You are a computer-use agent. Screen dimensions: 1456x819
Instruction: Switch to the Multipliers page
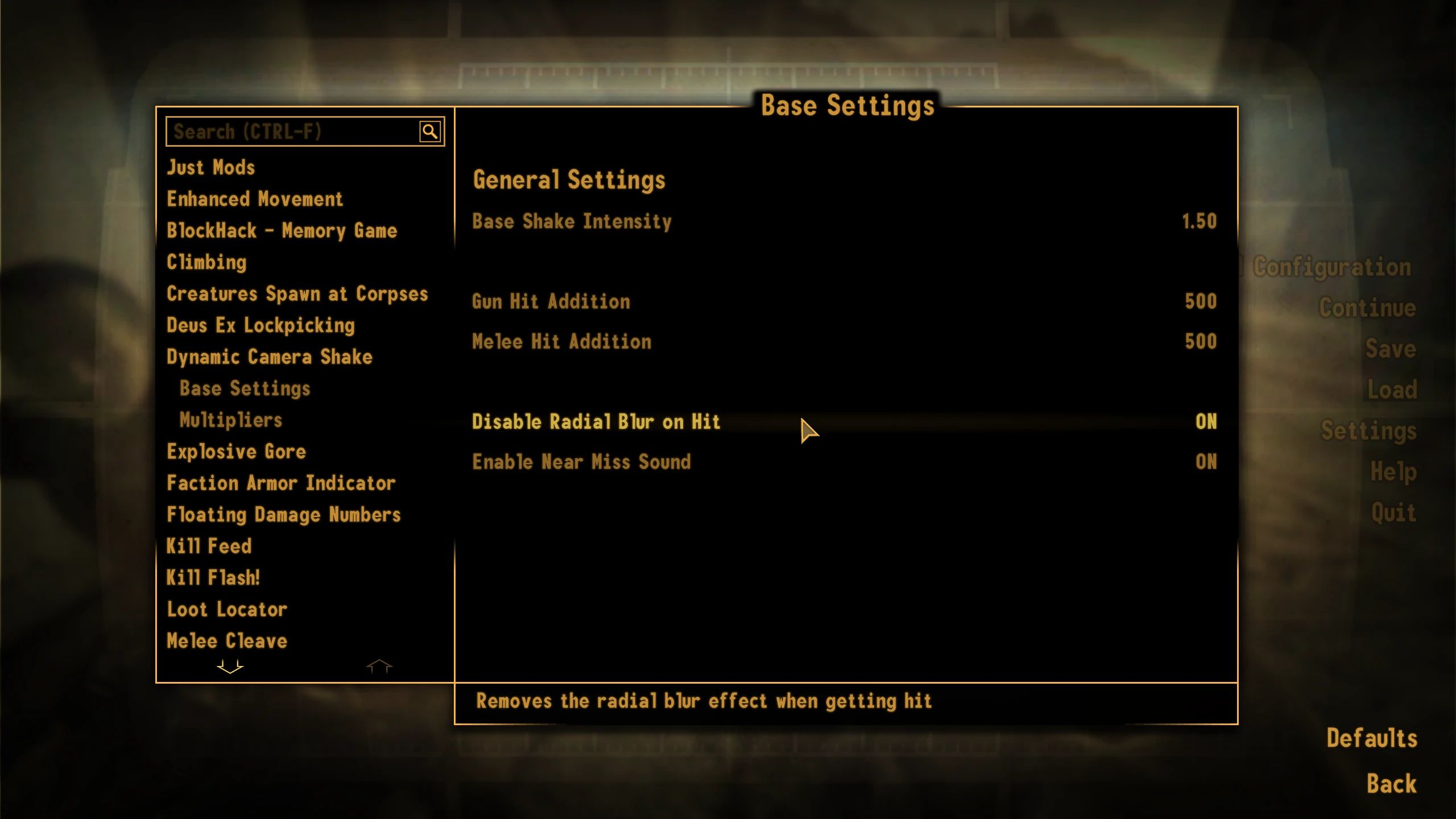pos(230,420)
